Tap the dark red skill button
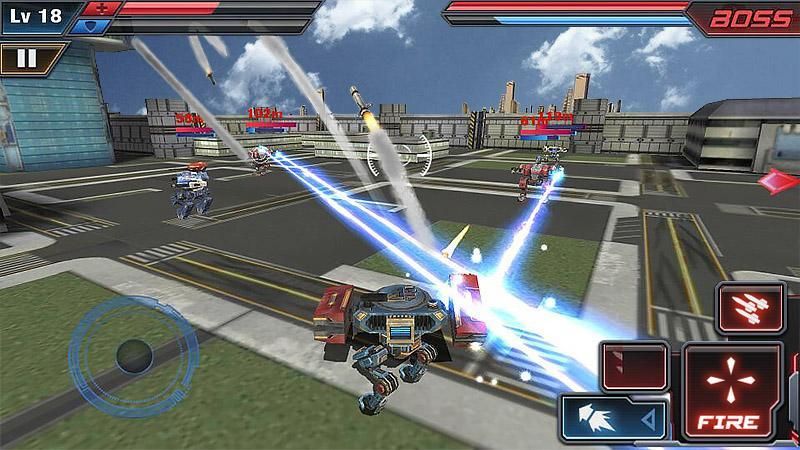The height and width of the screenshot is (450, 800). [634, 365]
